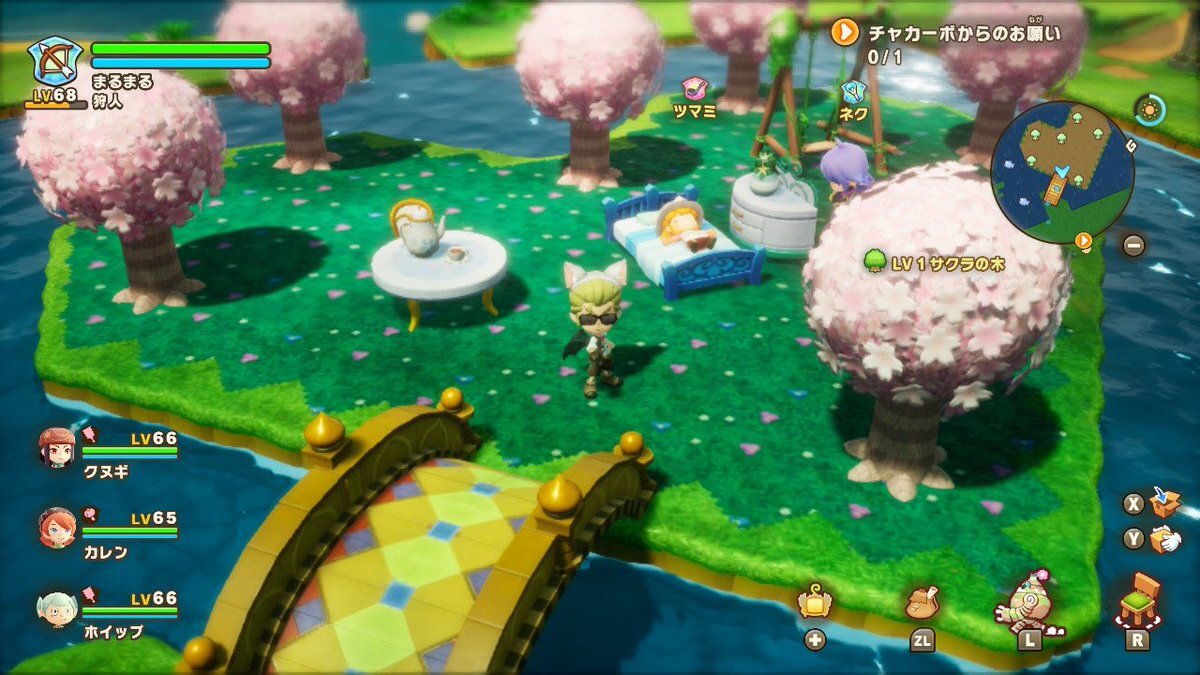
Task: Select the LV1 サクラの木 target label
Action: tap(934, 263)
